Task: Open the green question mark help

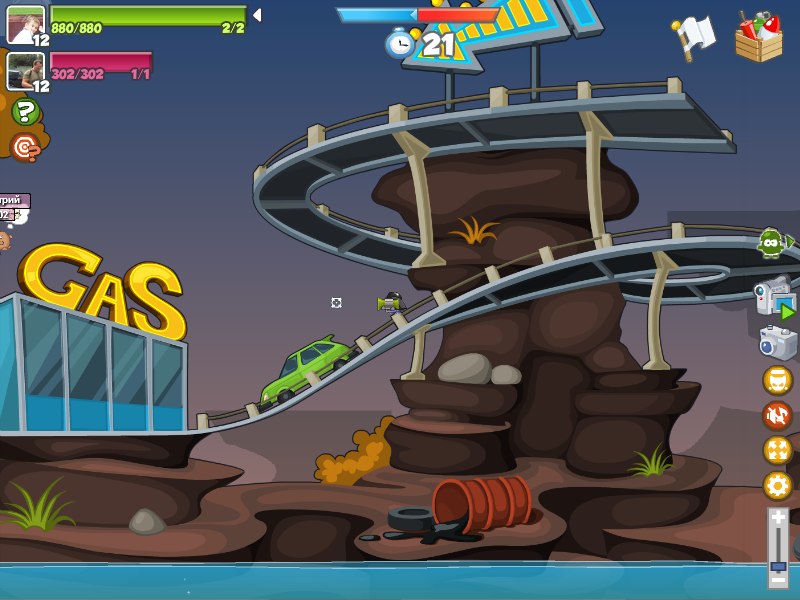Action: click(x=26, y=111)
